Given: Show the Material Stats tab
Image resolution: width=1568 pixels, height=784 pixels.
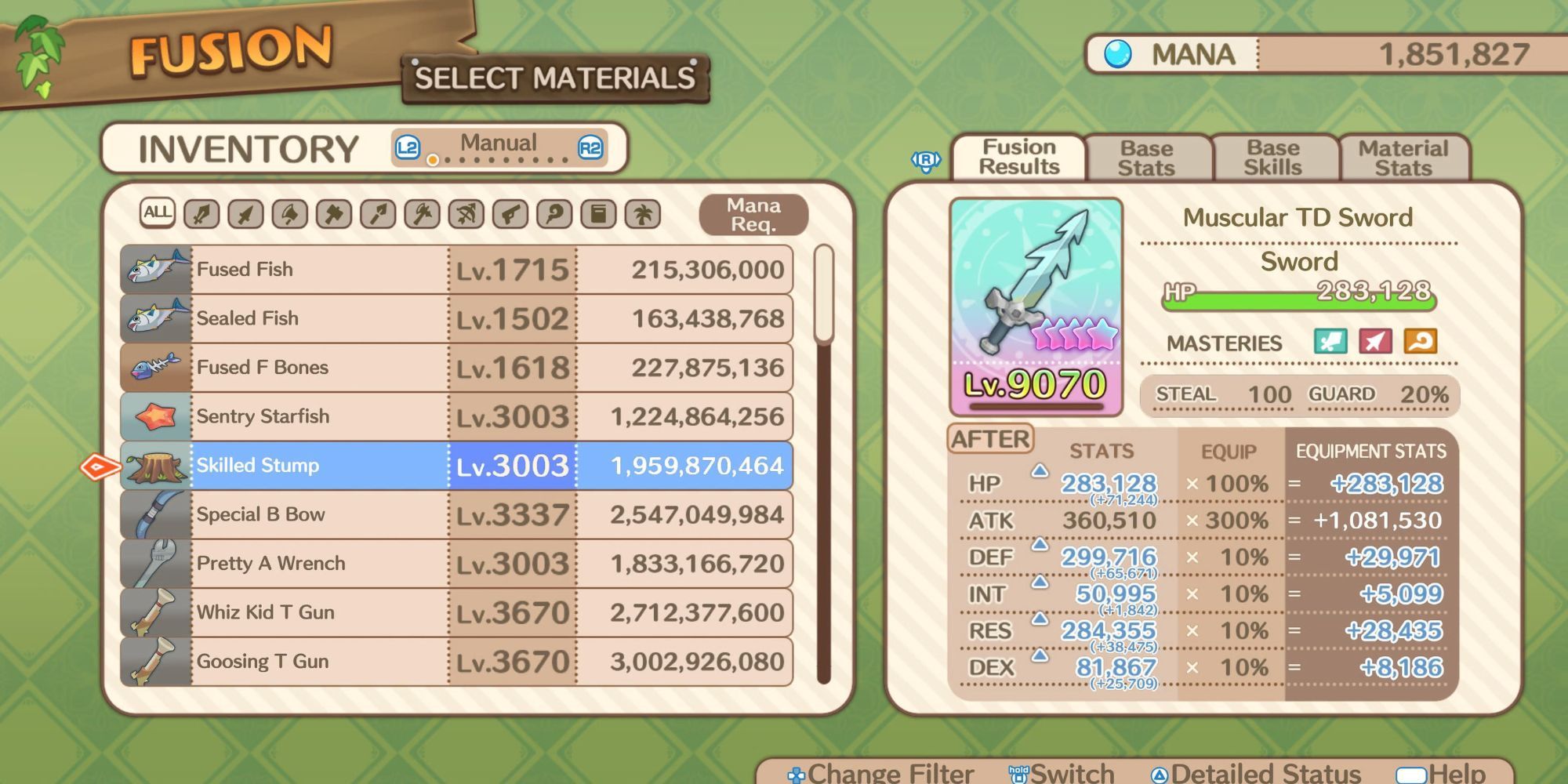Looking at the screenshot, I should (x=1403, y=158).
